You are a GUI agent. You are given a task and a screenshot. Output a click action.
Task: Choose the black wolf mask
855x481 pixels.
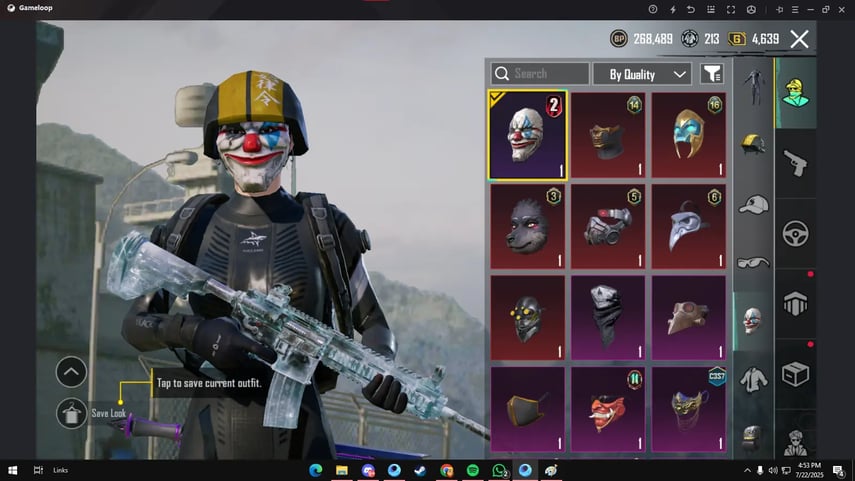click(528, 226)
